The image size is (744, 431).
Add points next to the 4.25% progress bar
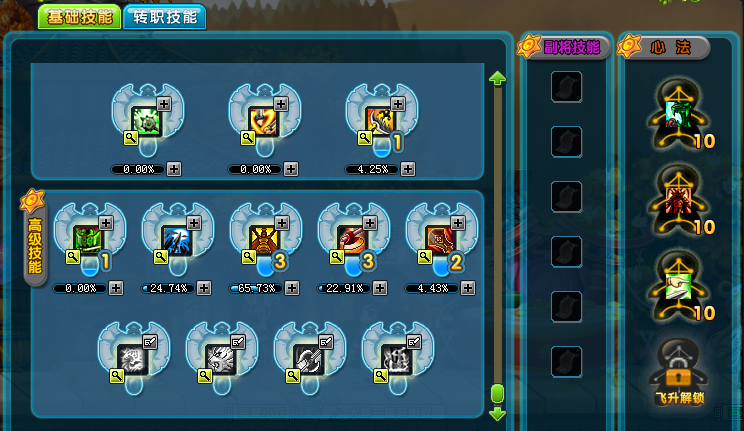click(408, 169)
